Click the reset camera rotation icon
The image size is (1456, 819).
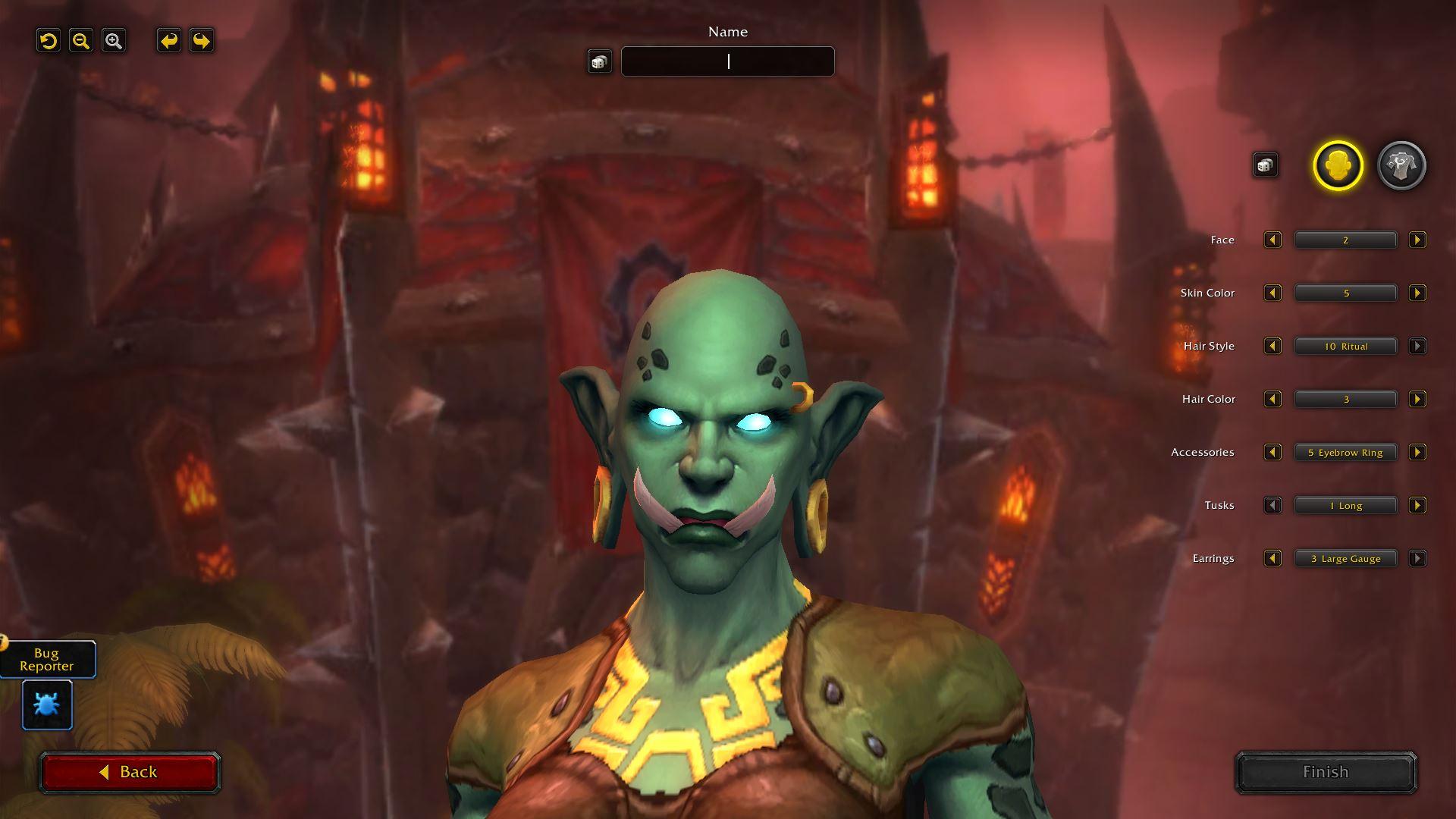pyautogui.click(x=49, y=40)
